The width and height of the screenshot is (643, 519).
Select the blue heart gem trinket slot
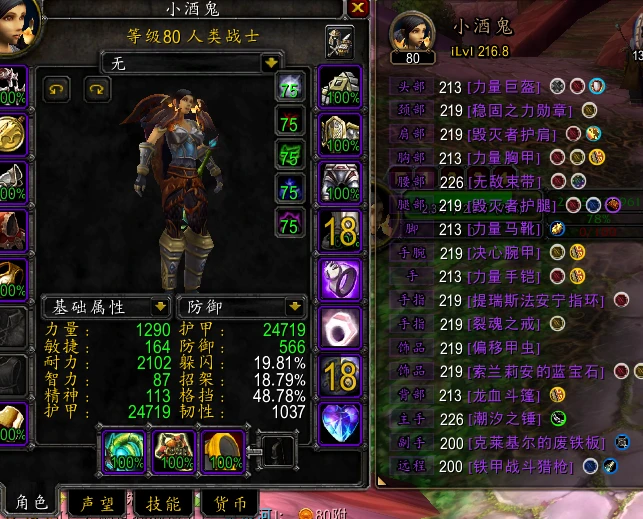coord(340,422)
